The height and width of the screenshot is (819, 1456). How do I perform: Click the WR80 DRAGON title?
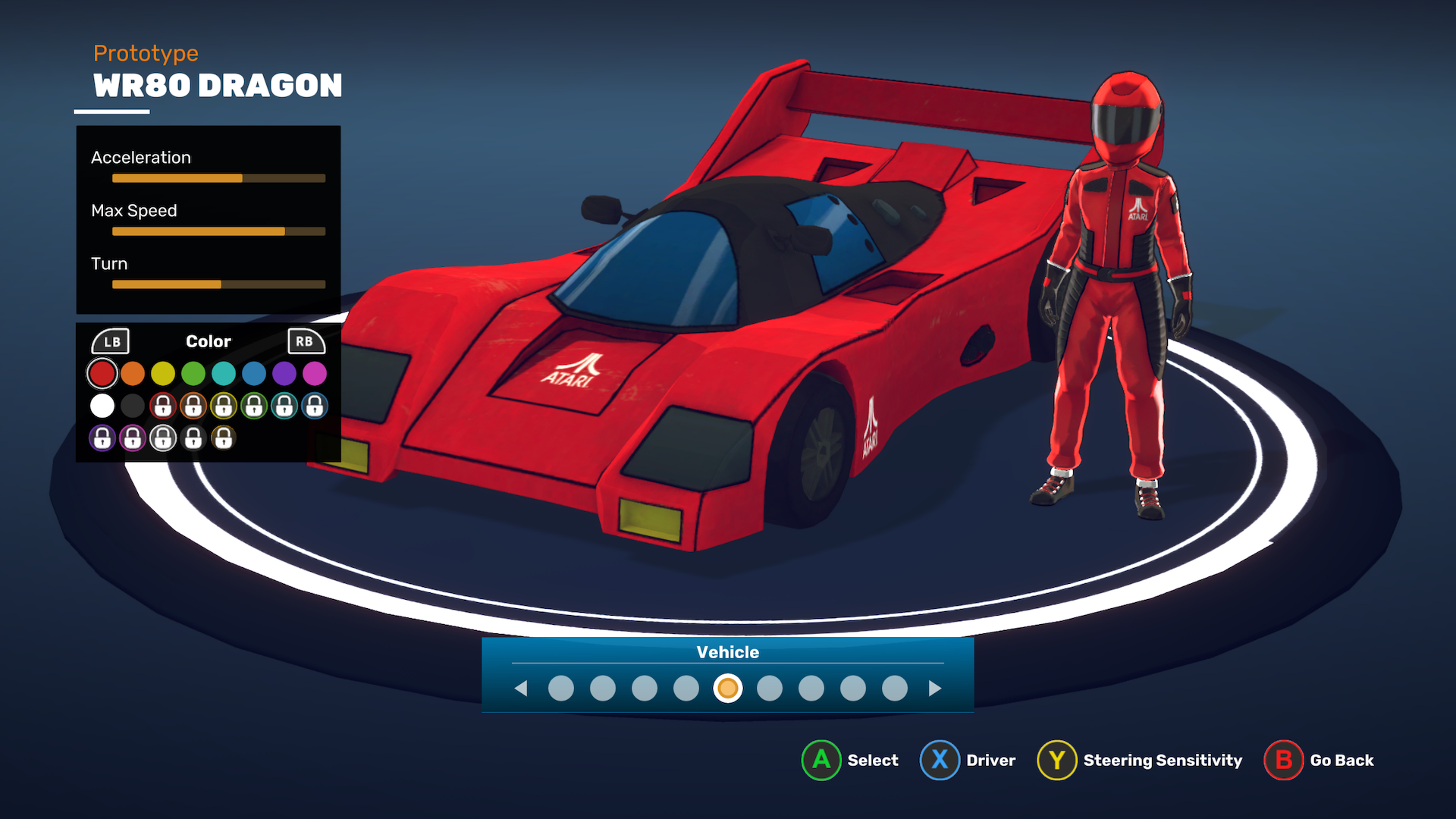click(217, 86)
